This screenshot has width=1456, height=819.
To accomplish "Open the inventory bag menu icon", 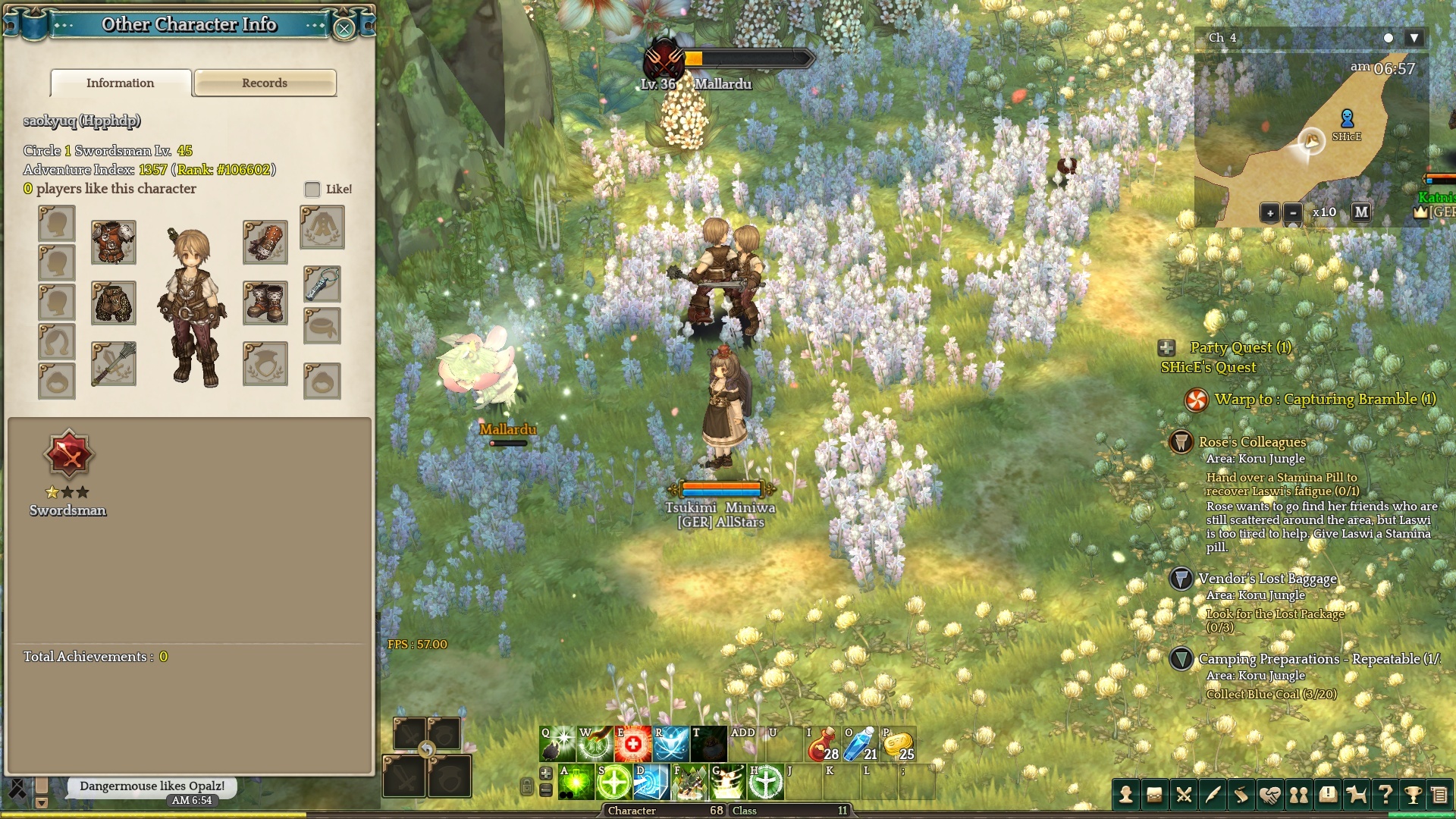I will 1155,795.
